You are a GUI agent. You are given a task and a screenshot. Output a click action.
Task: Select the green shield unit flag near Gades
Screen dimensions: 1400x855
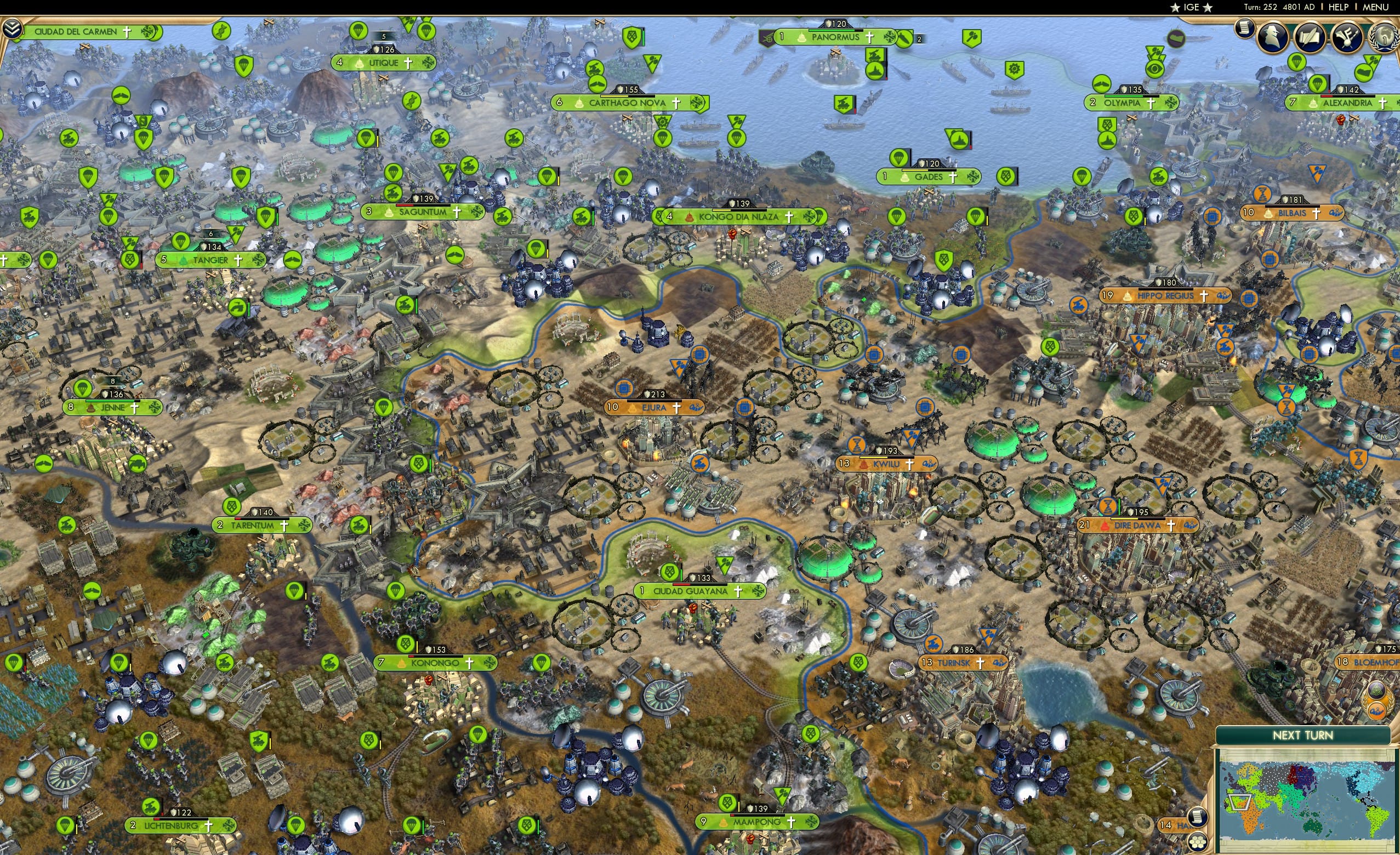[1005, 177]
